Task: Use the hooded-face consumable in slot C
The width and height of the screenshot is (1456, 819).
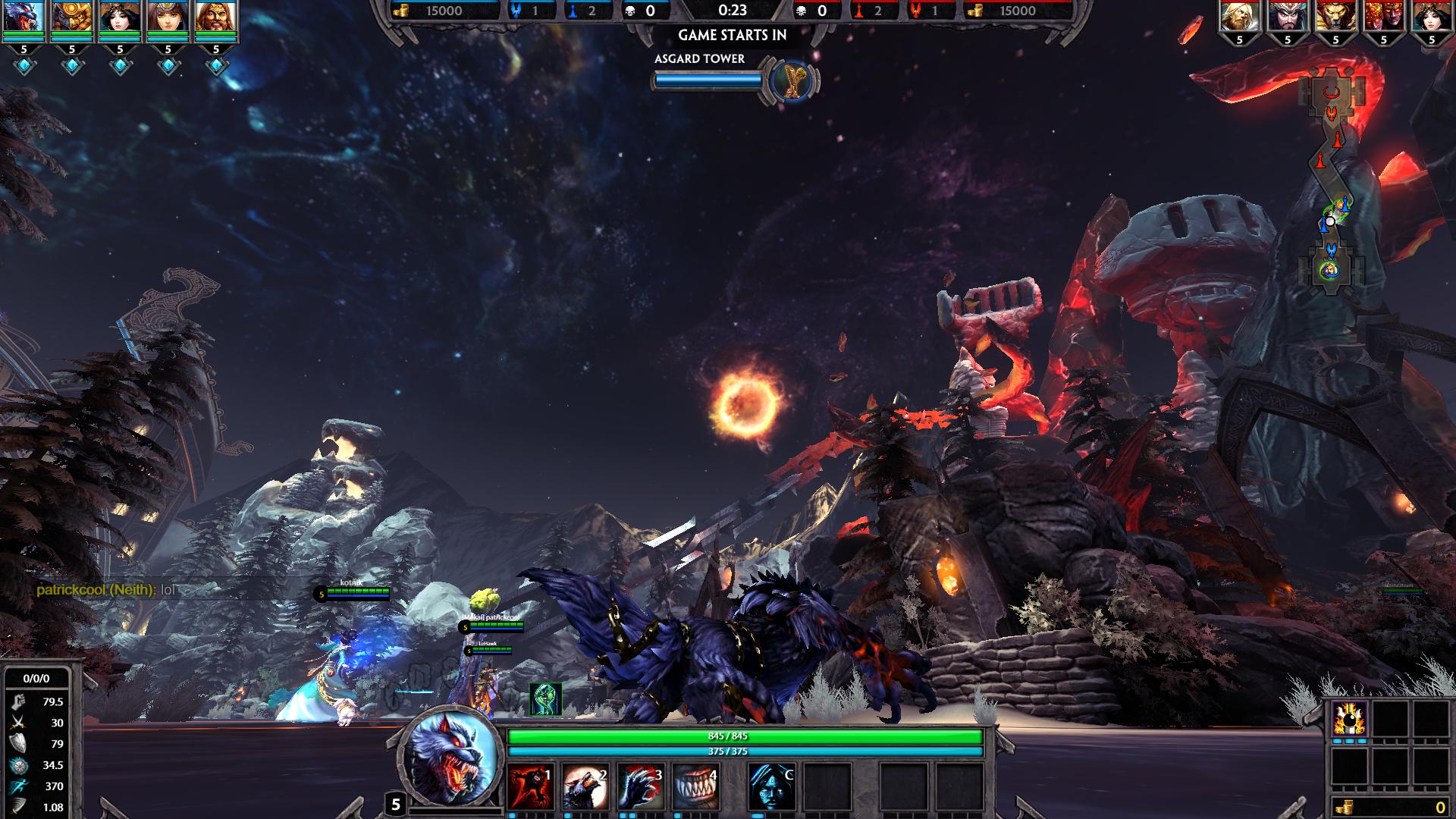Action: (x=772, y=786)
